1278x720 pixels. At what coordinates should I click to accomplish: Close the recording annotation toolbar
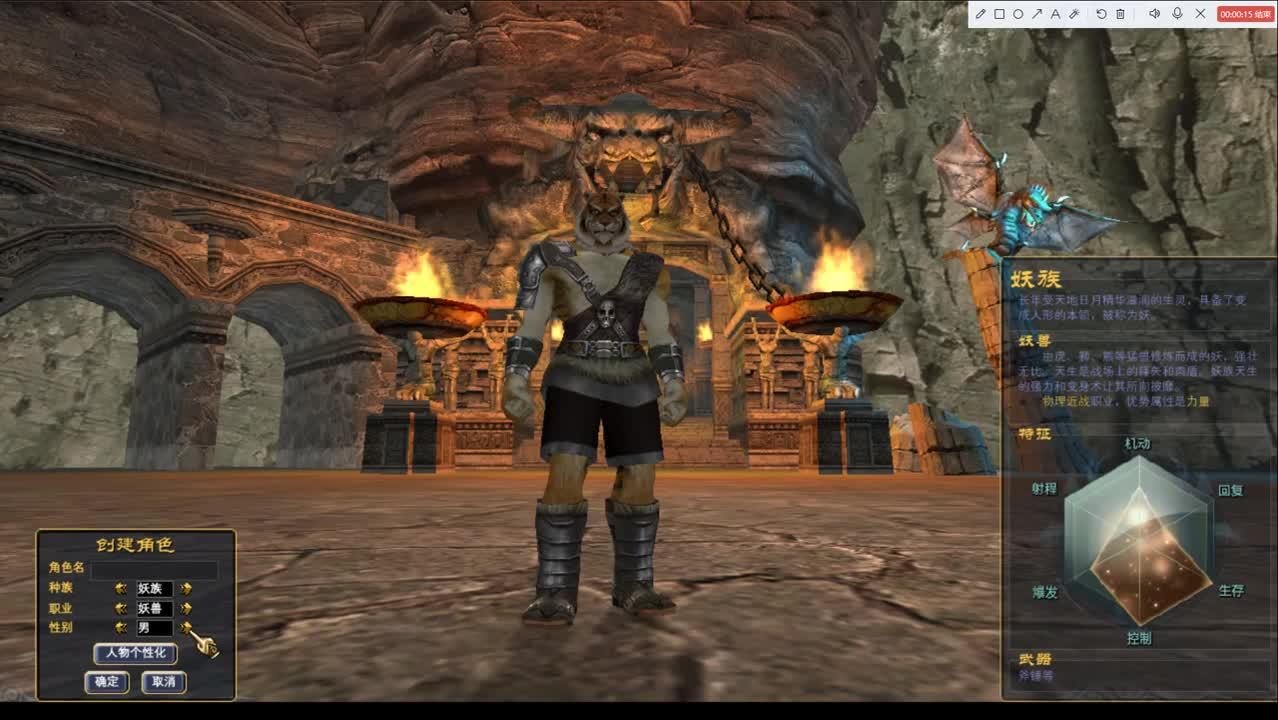pos(1200,14)
